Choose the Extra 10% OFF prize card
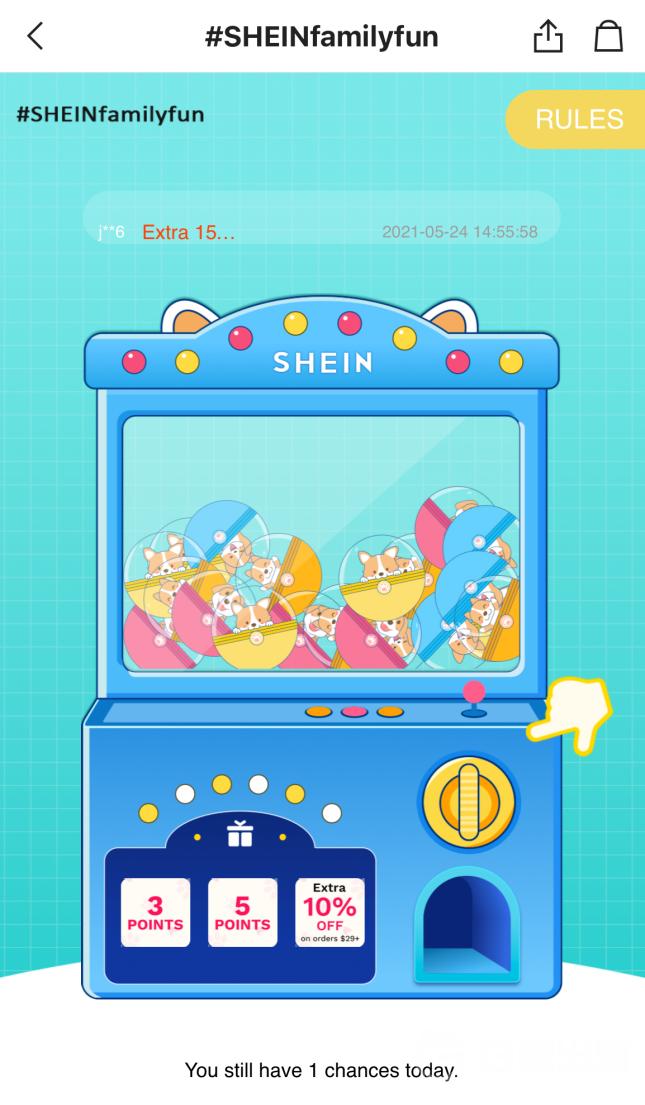645x1105 pixels. [329, 912]
